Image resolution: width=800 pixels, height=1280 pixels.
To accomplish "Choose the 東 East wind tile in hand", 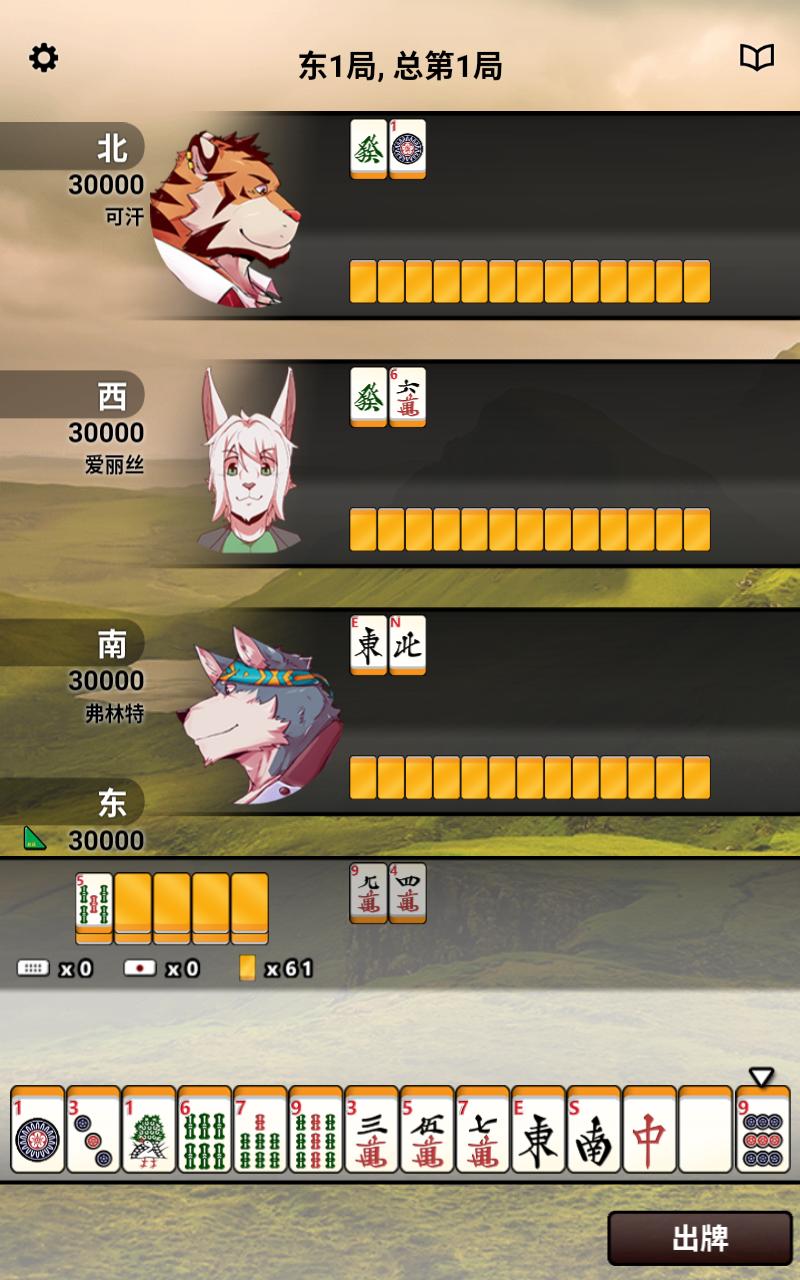I will 539,1130.
